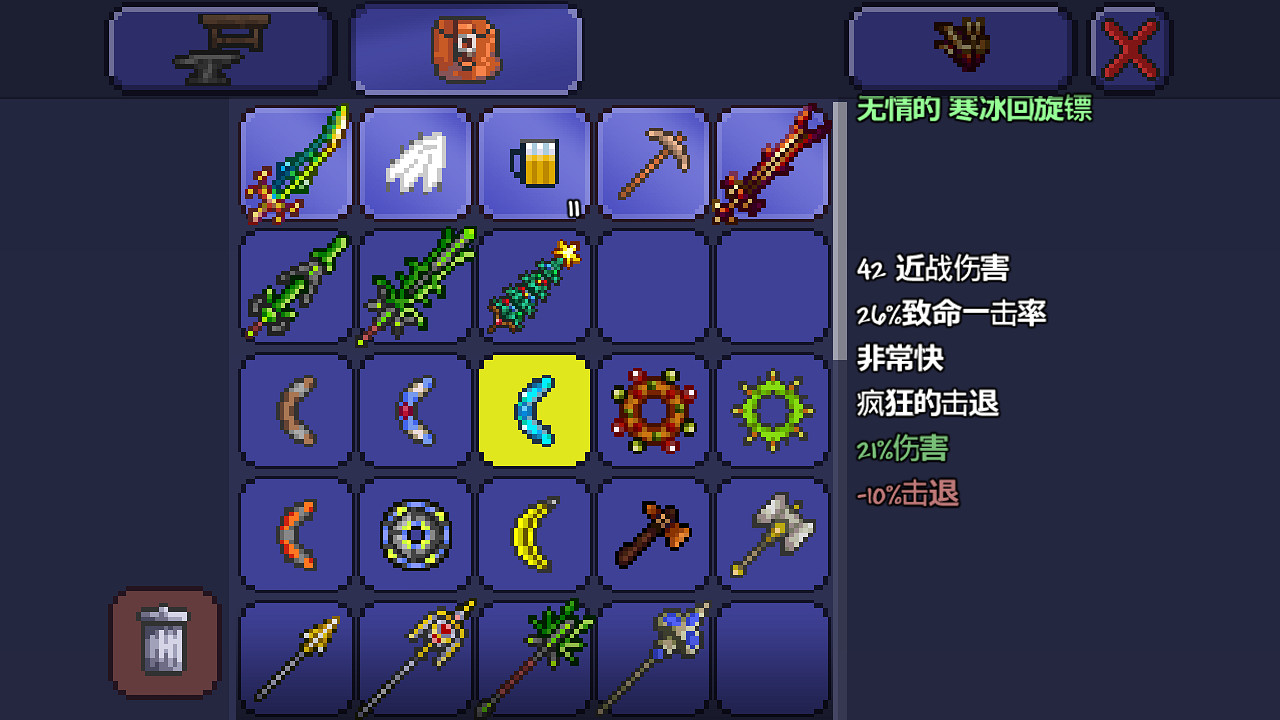1280x720 pixels.
Task: Select the Flamarang boomerang
Action: [x=295, y=533]
